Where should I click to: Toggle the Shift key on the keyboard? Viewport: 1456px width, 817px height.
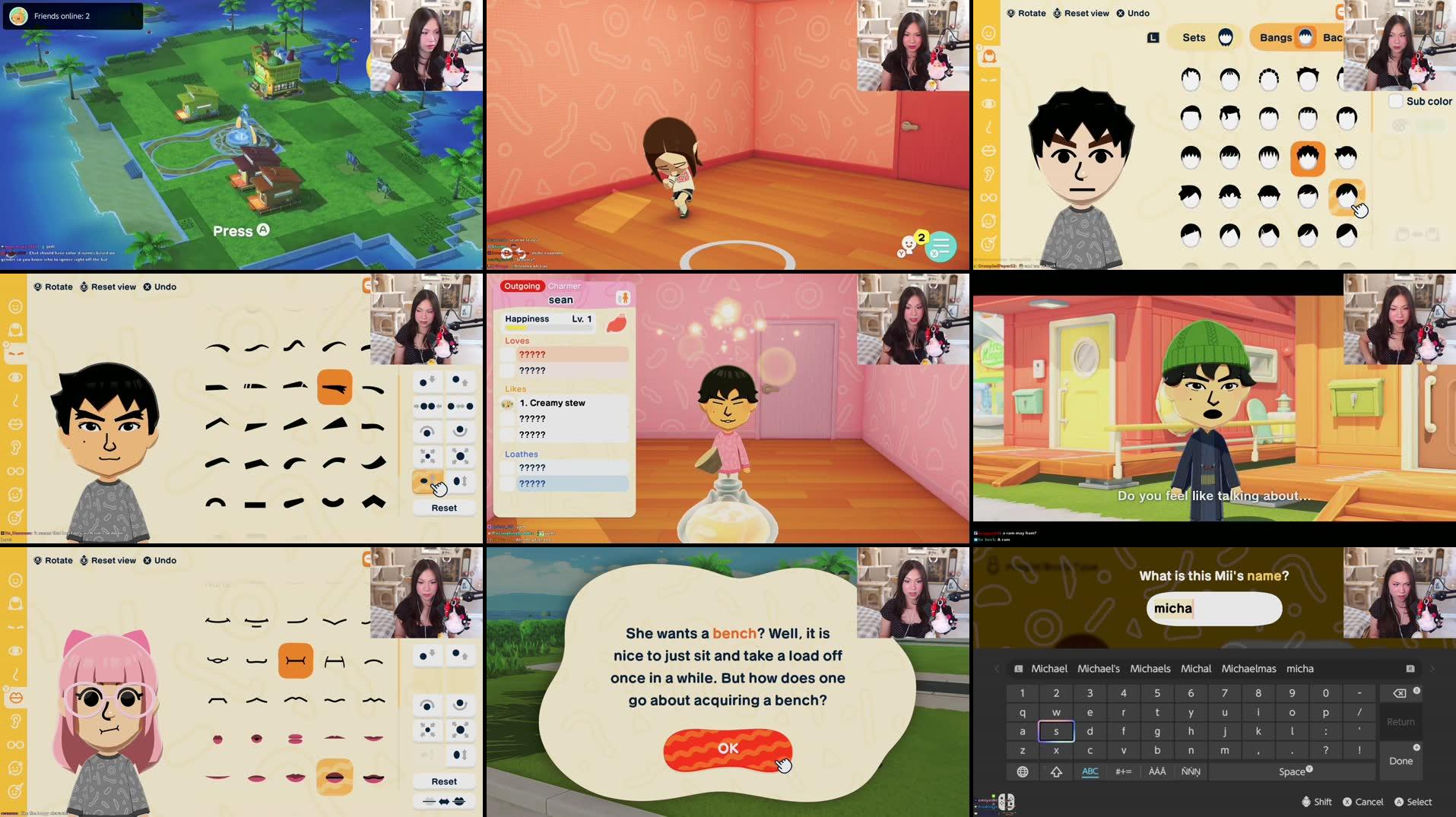pos(1056,771)
